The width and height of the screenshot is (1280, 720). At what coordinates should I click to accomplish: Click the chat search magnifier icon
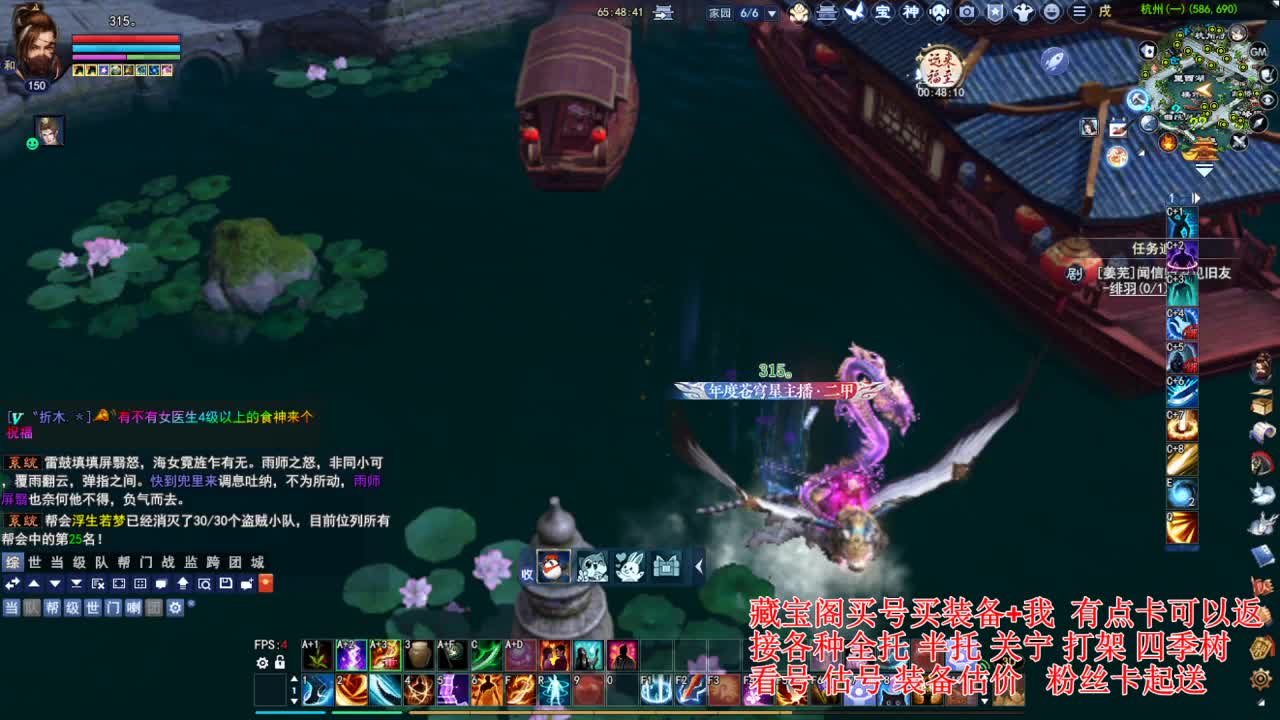tap(206, 584)
